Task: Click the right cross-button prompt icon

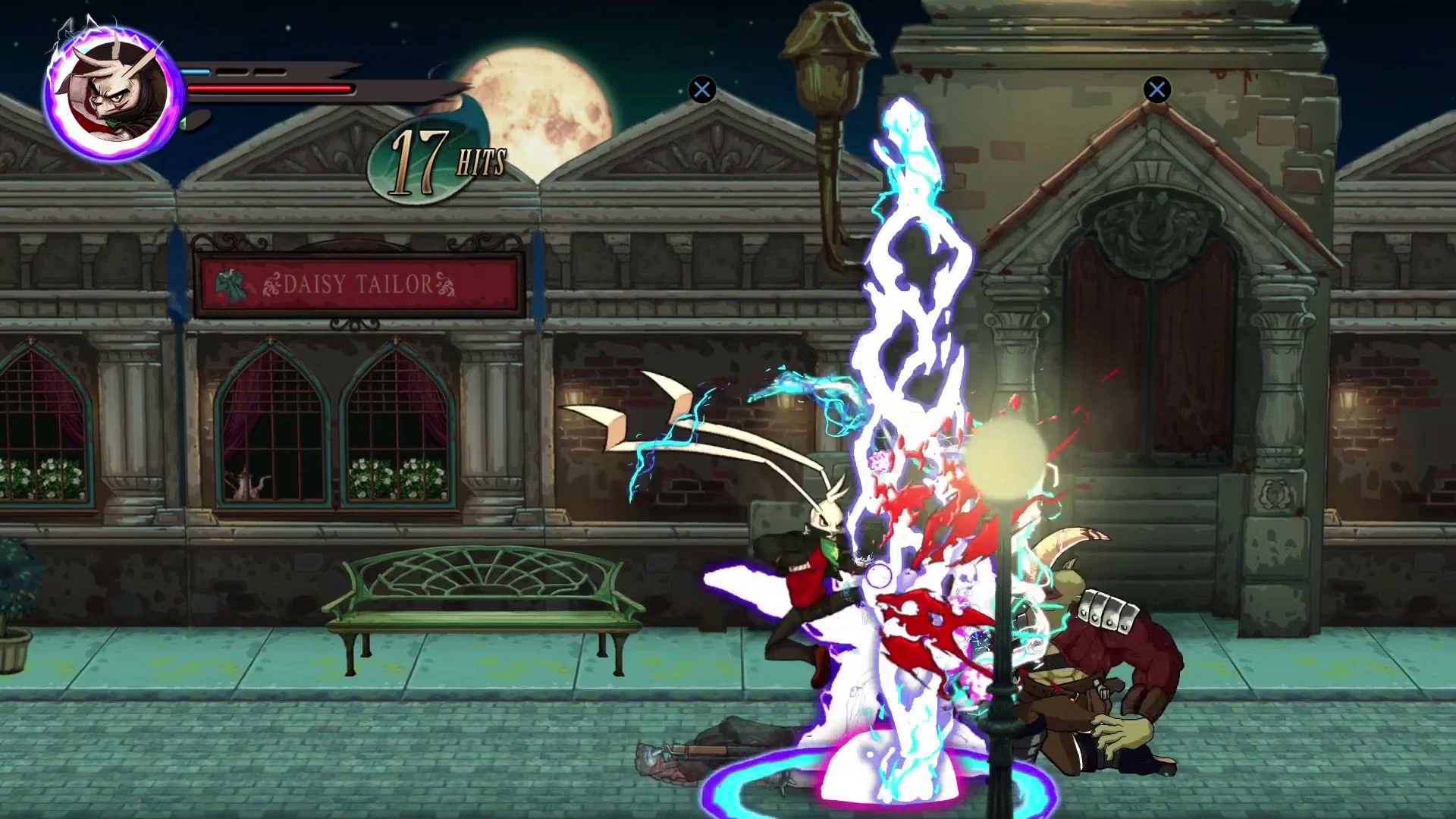Action: point(1156,89)
